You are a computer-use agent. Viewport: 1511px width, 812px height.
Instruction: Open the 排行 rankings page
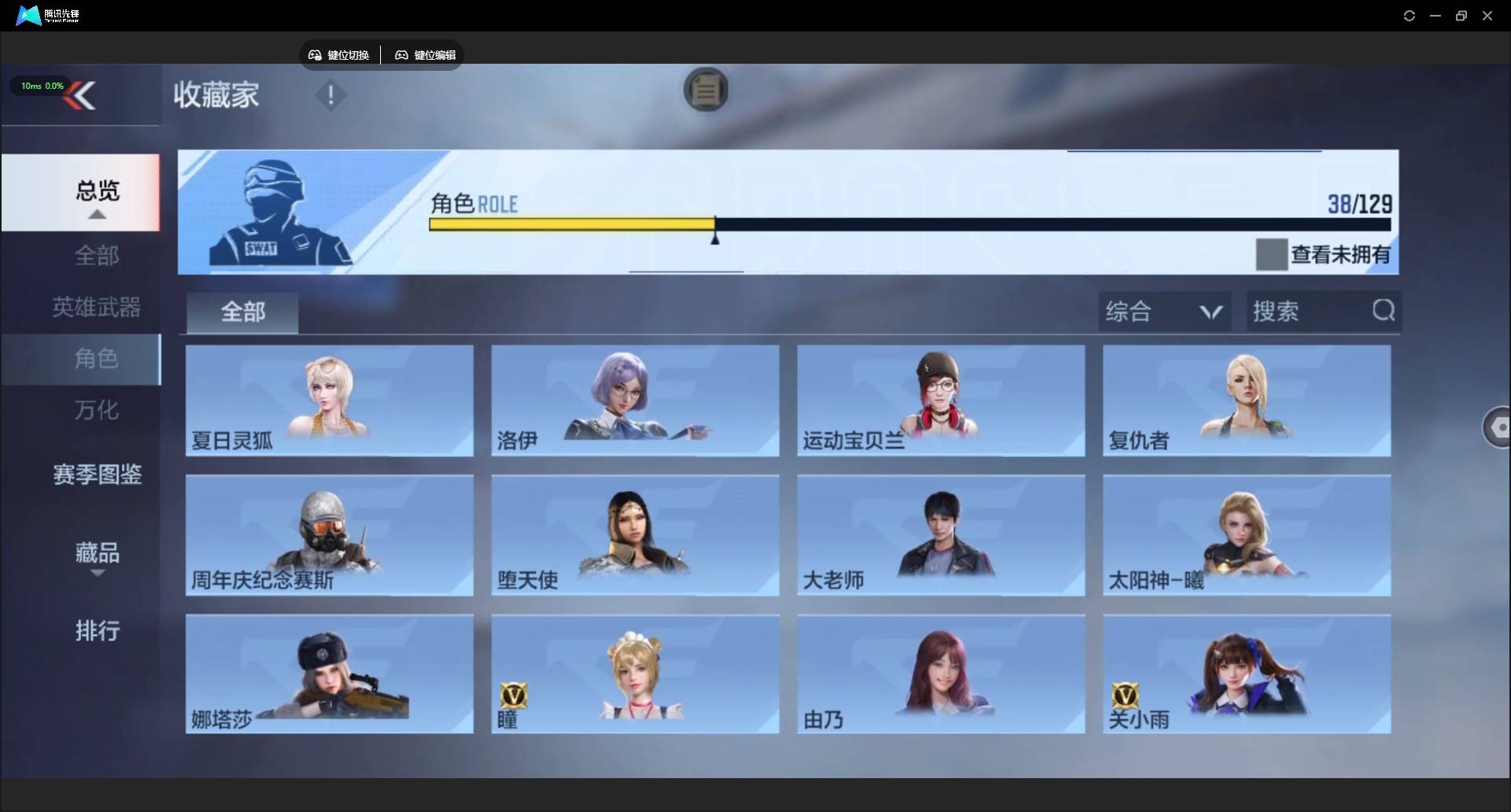pos(96,631)
